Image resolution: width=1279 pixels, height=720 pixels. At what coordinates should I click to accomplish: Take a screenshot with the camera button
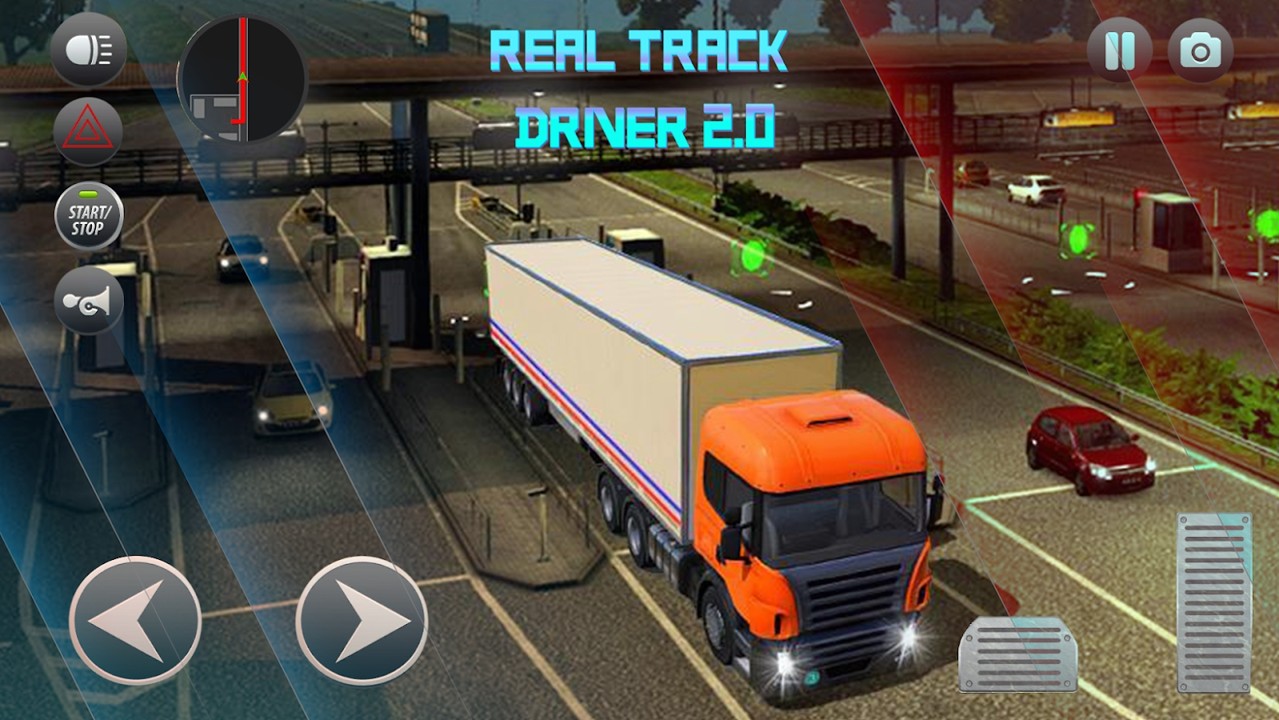(1200, 51)
